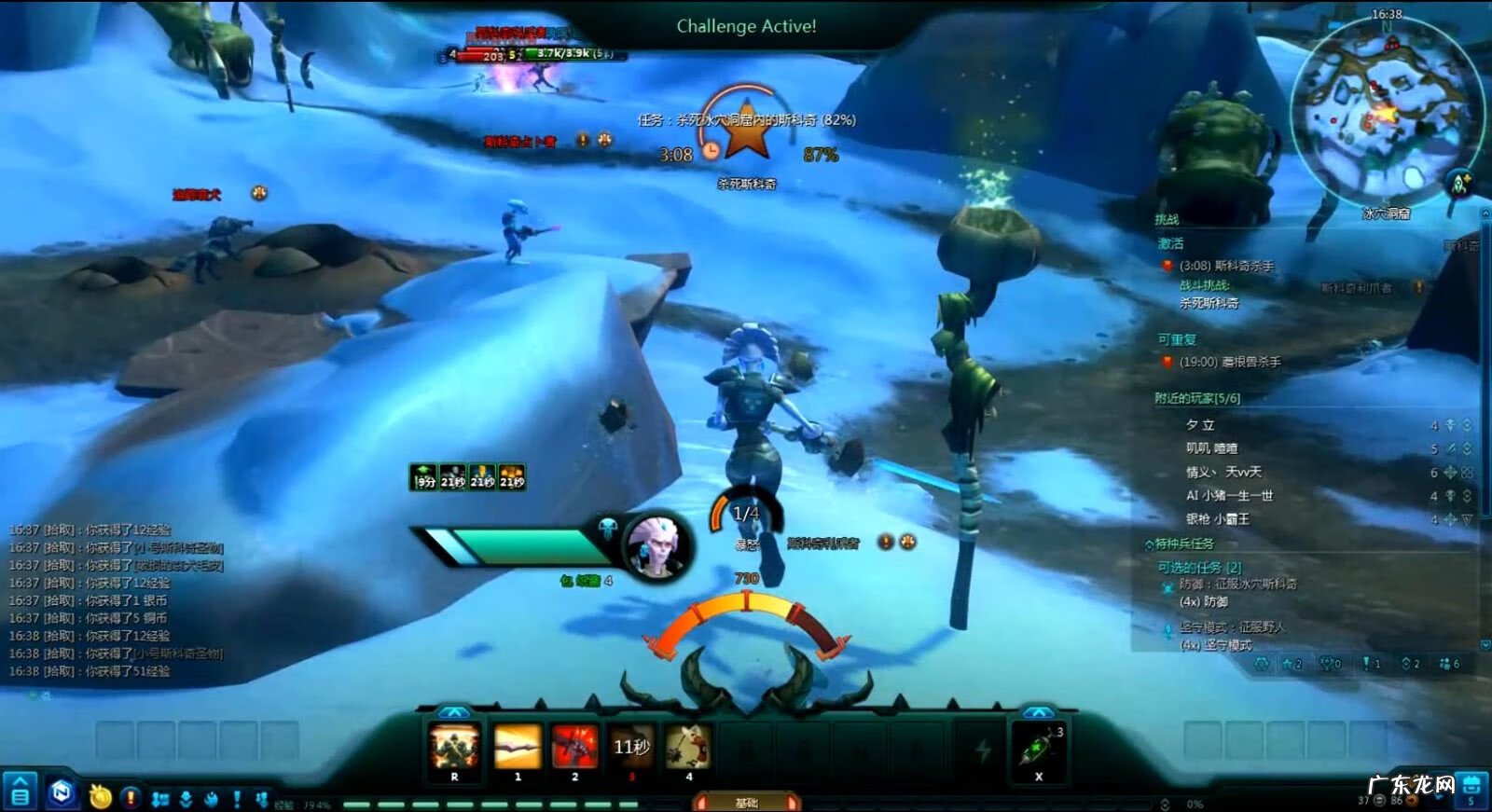The height and width of the screenshot is (812, 1492).
Task: Click the hexagonal NCSoft logo button
Action: pyautogui.click(x=62, y=792)
